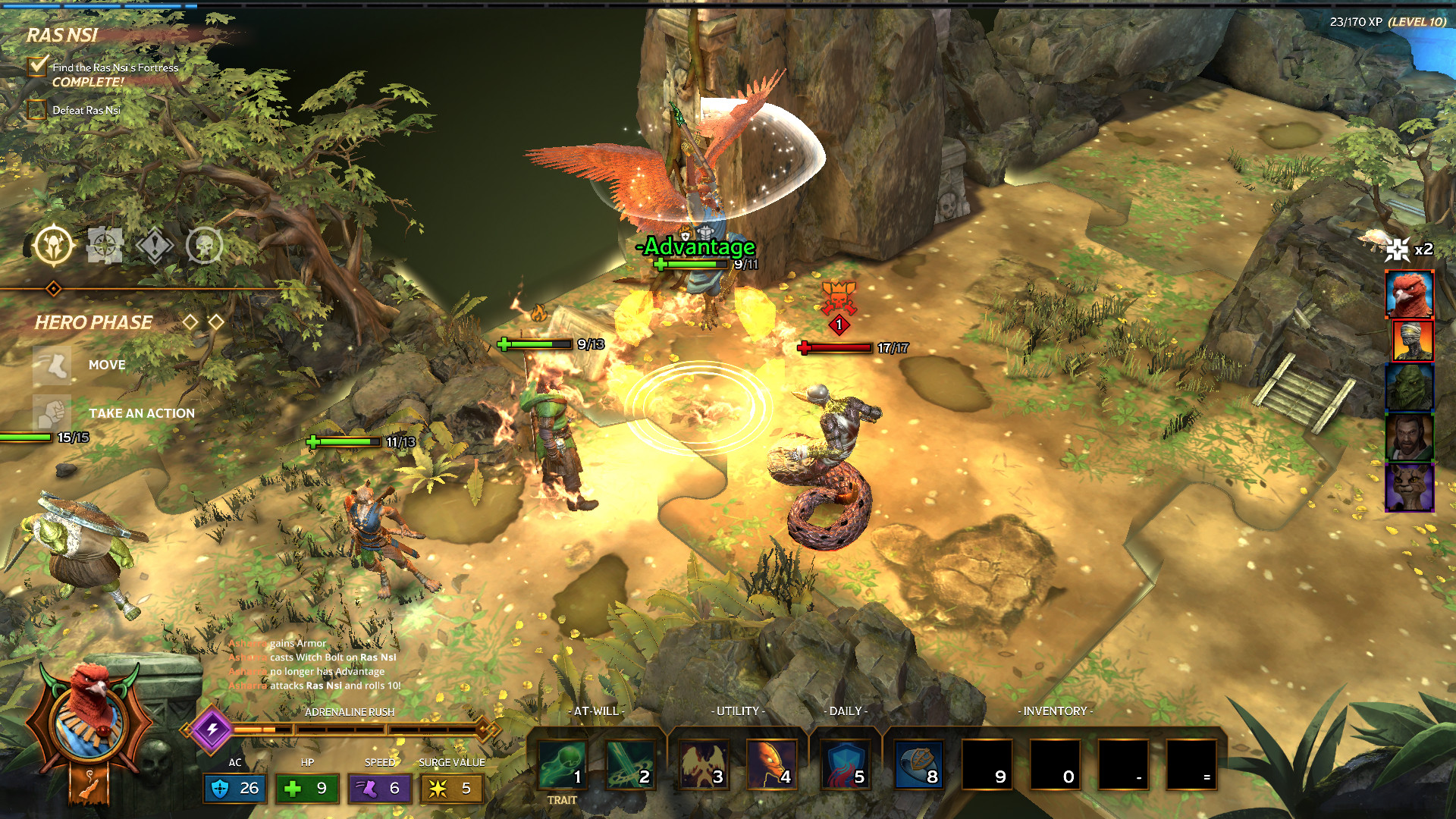This screenshot has height=819, width=1456.
Task: Click the horned helmet hero phase icon
Action: 54,246
